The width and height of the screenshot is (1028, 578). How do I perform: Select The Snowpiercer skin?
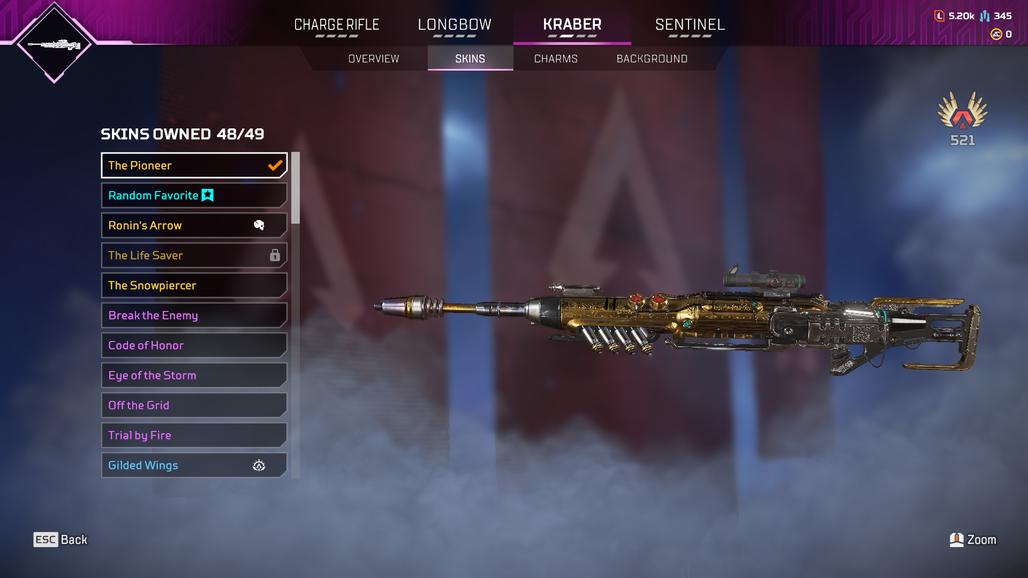(194, 285)
